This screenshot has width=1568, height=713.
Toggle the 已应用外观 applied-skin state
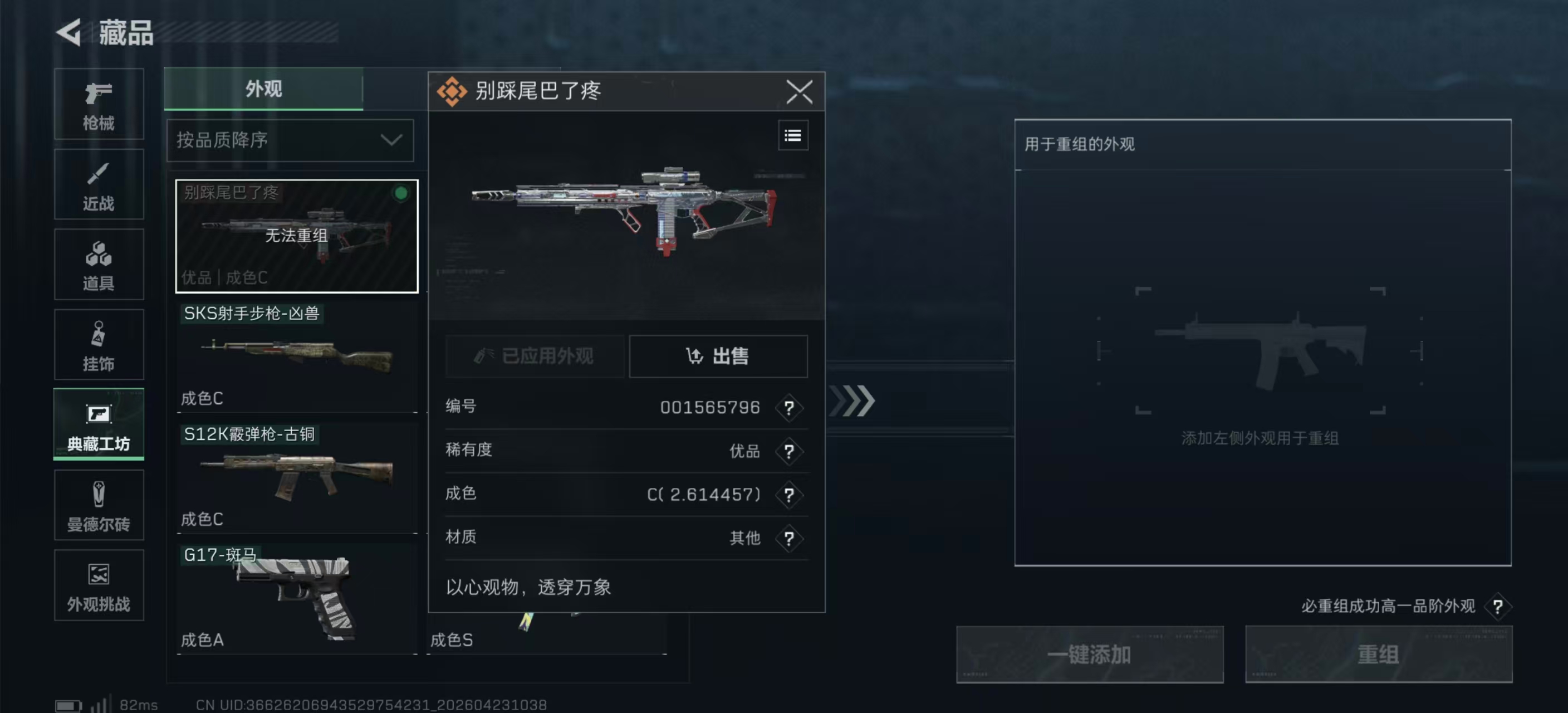[536, 357]
